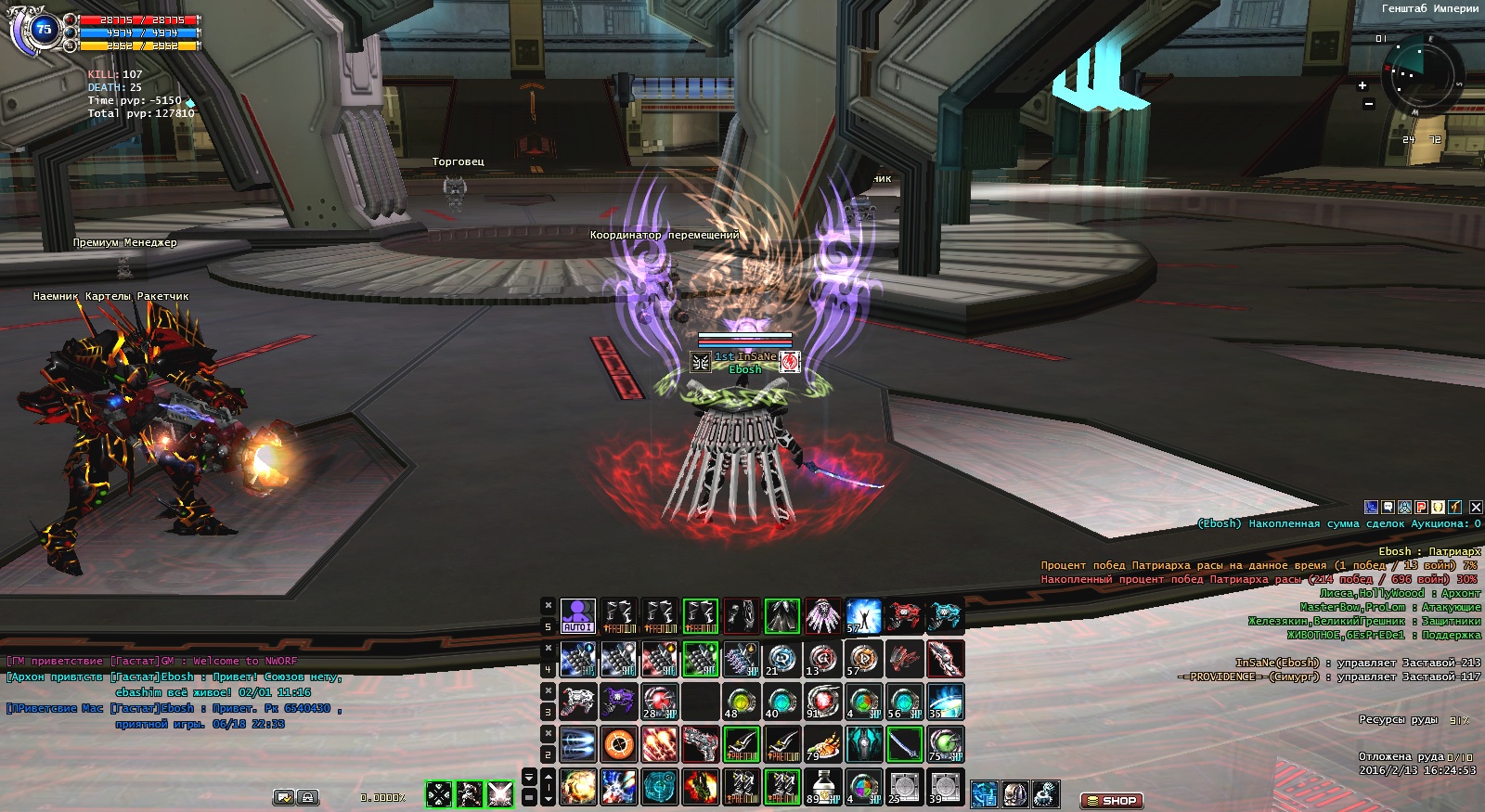
Task: Activate the fiery explosion skill
Action: pyautogui.click(x=577, y=787)
